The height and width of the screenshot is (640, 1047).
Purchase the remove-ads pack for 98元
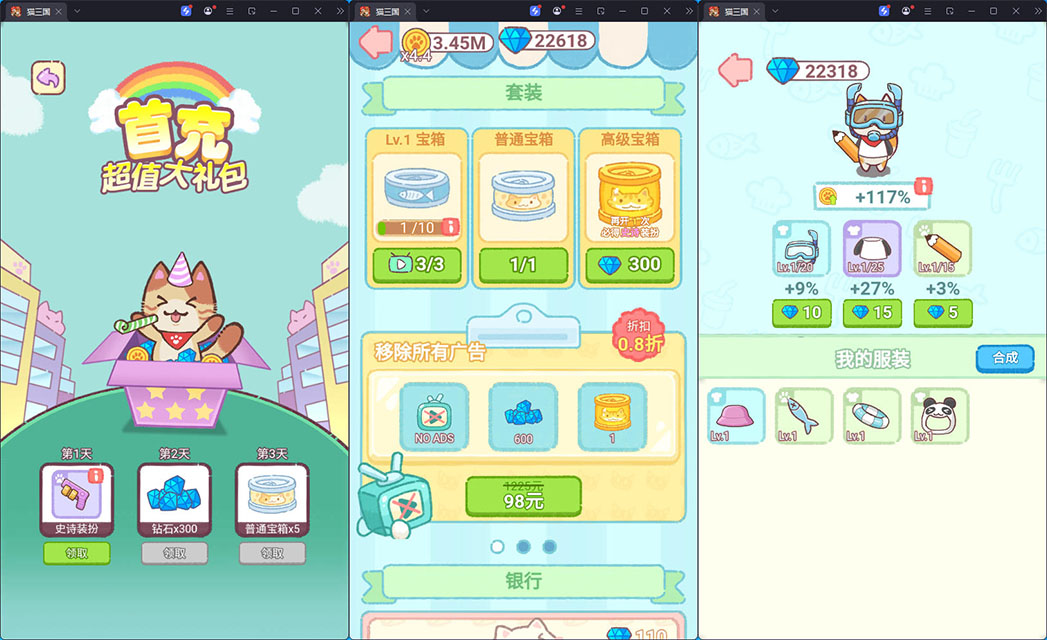tap(523, 496)
